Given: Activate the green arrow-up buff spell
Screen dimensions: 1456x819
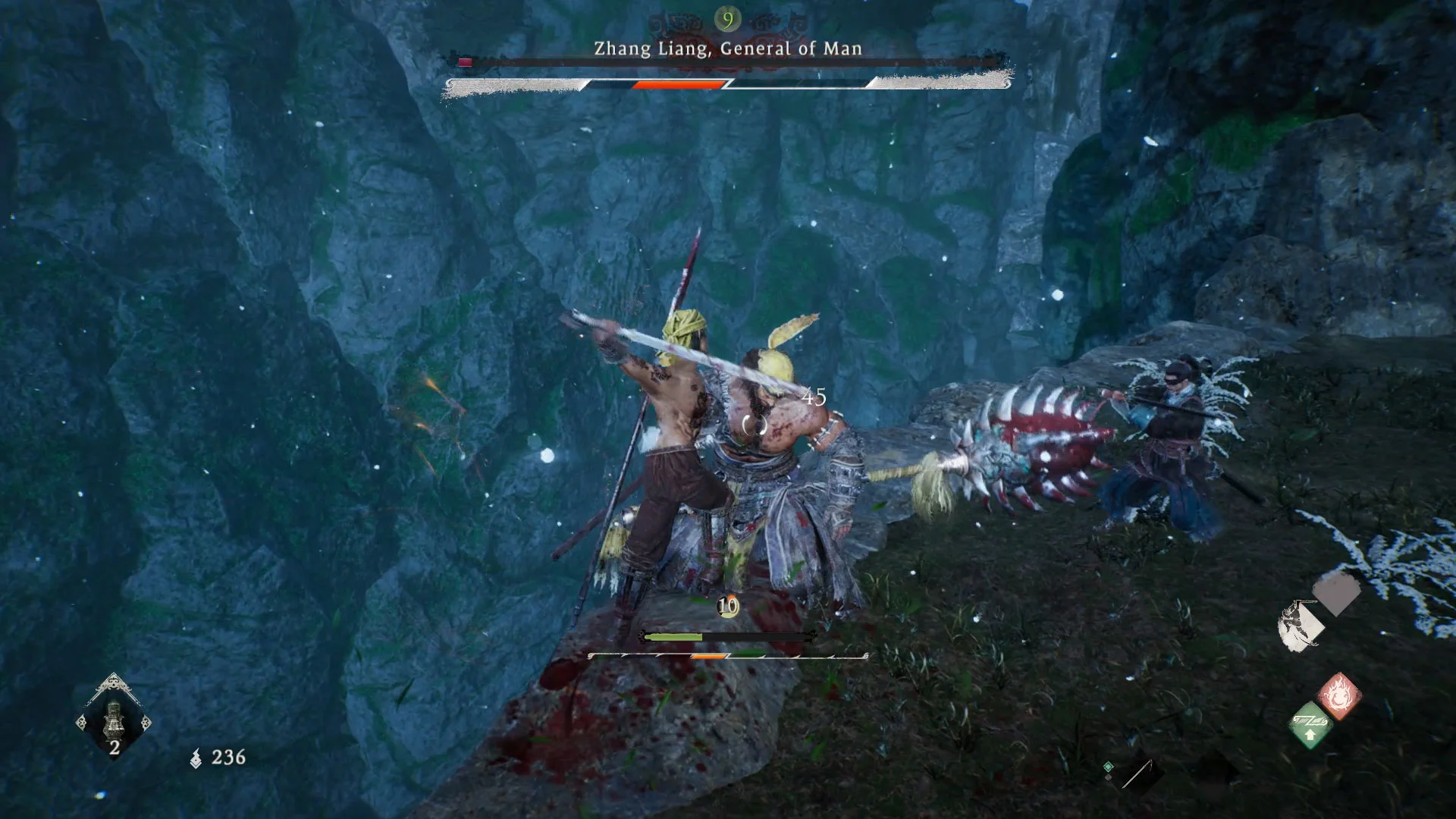Looking at the screenshot, I should (1310, 726).
